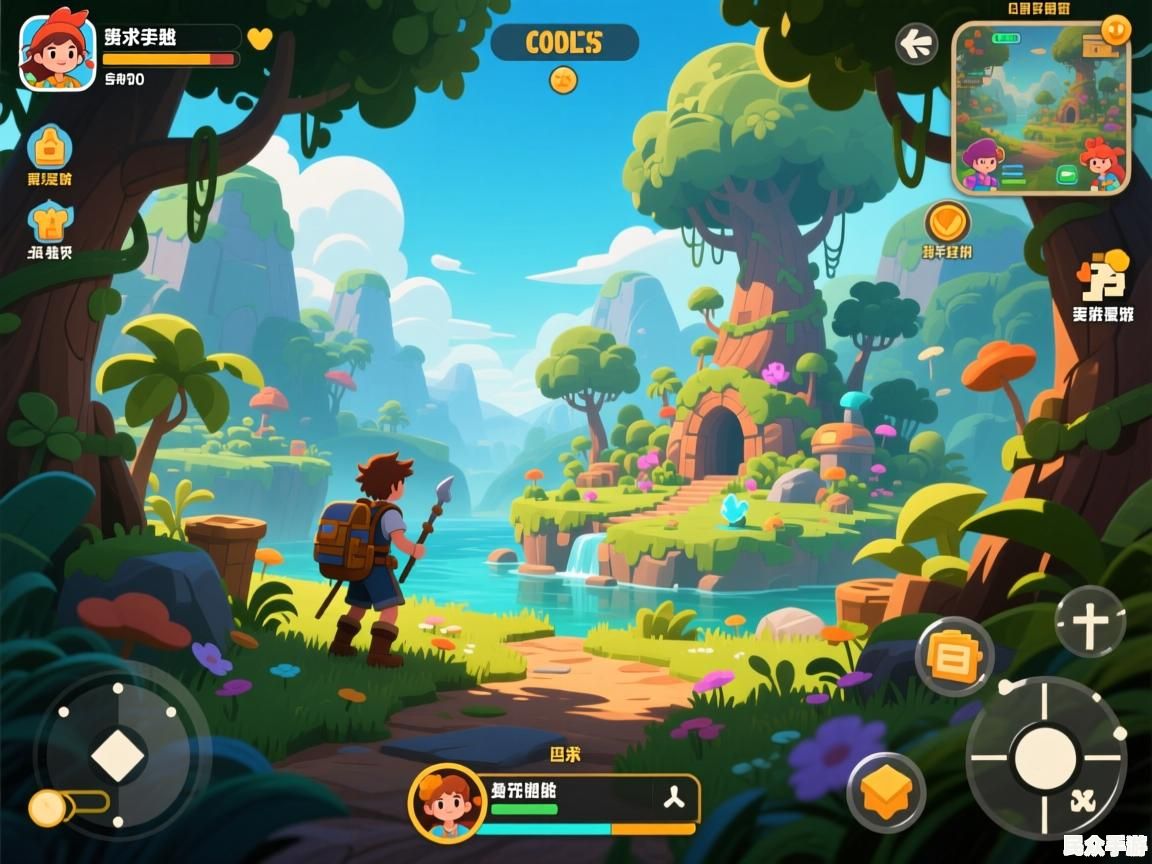This screenshot has height=864, width=1152.
Task: Click the yellow heart icon beside the name bar
Action: 259,39
